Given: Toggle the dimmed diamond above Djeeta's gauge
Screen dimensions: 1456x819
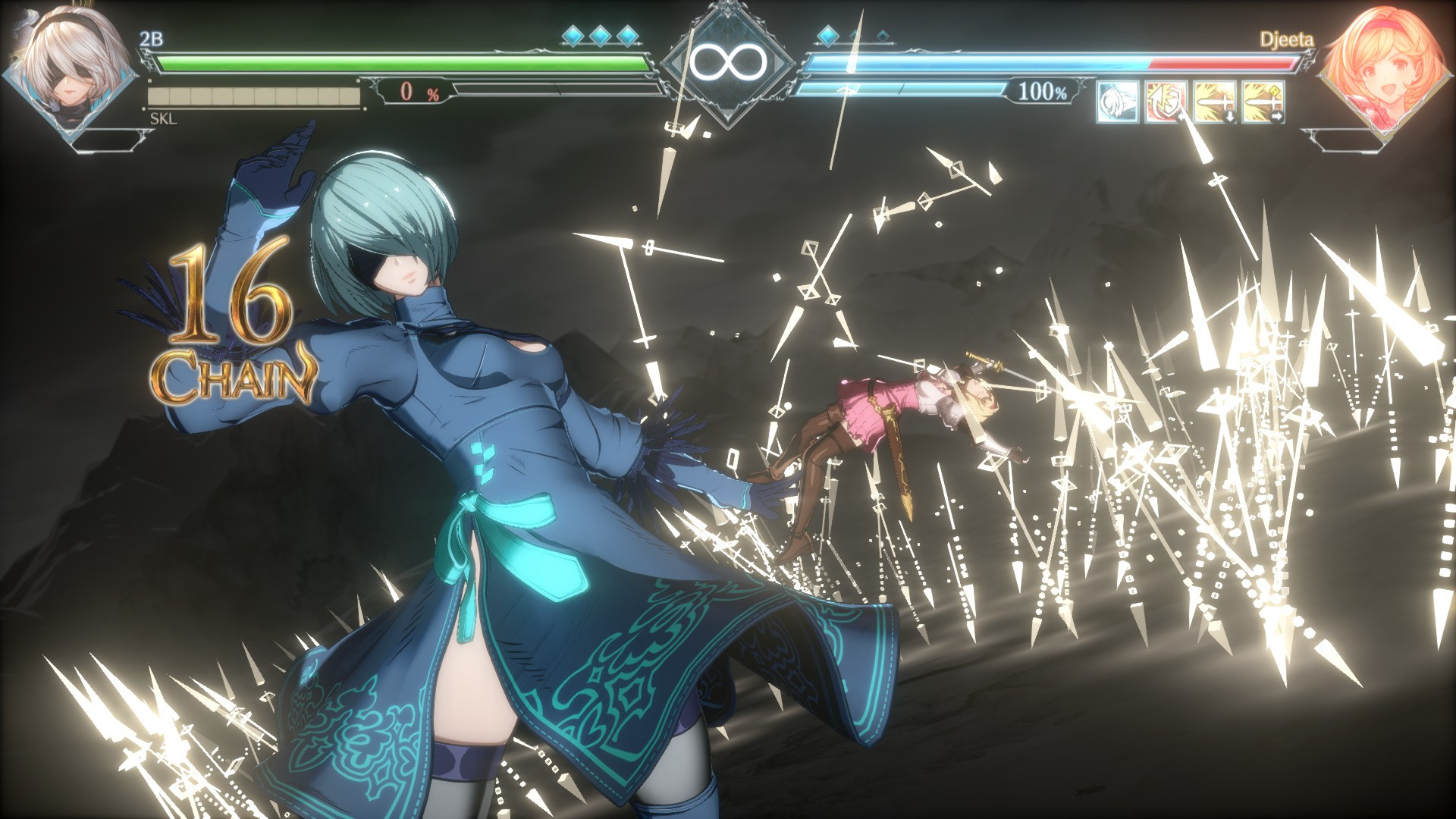Looking at the screenshot, I should pyautogui.click(x=855, y=36).
